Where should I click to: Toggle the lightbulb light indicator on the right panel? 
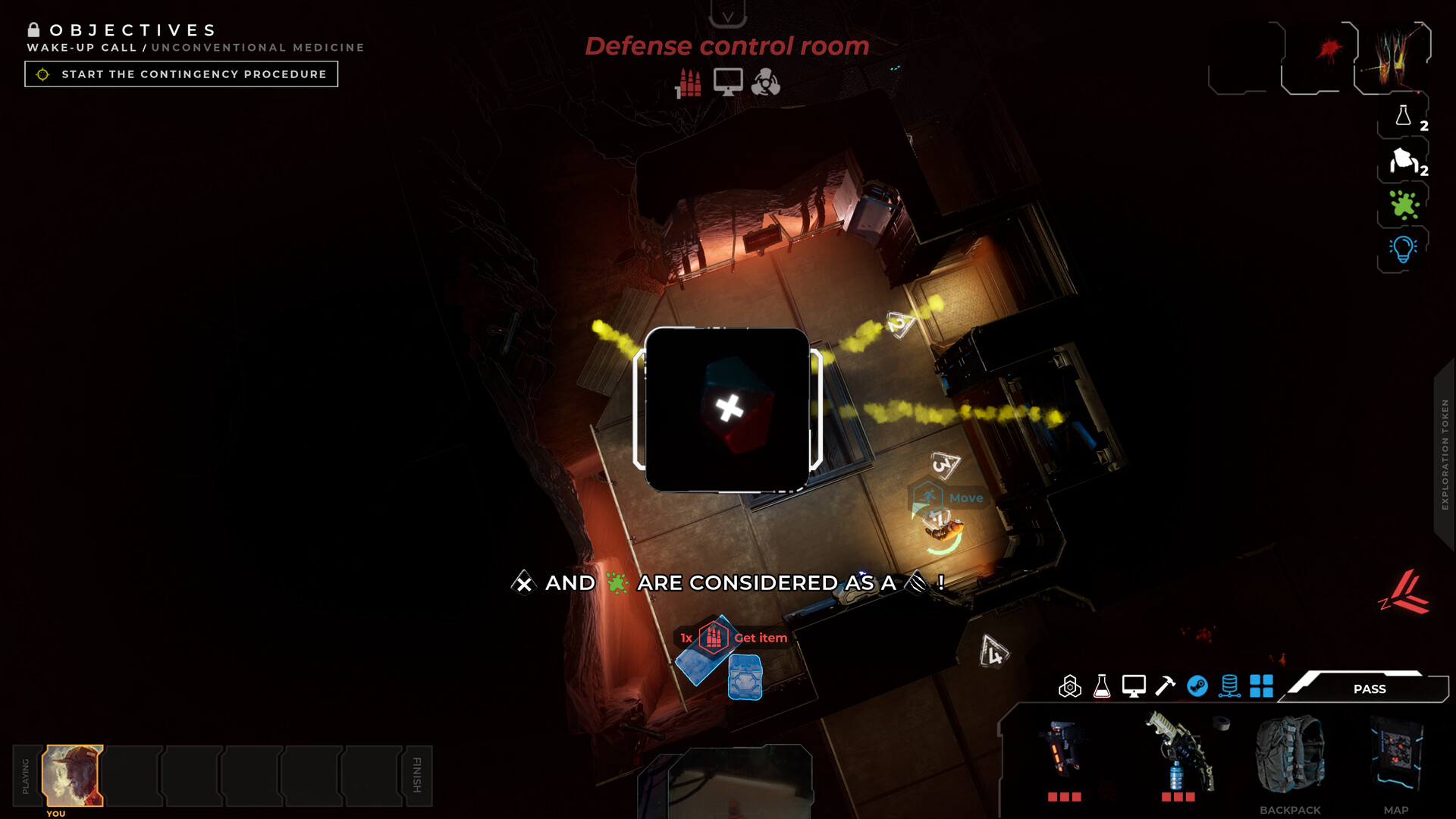[x=1403, y=248]
